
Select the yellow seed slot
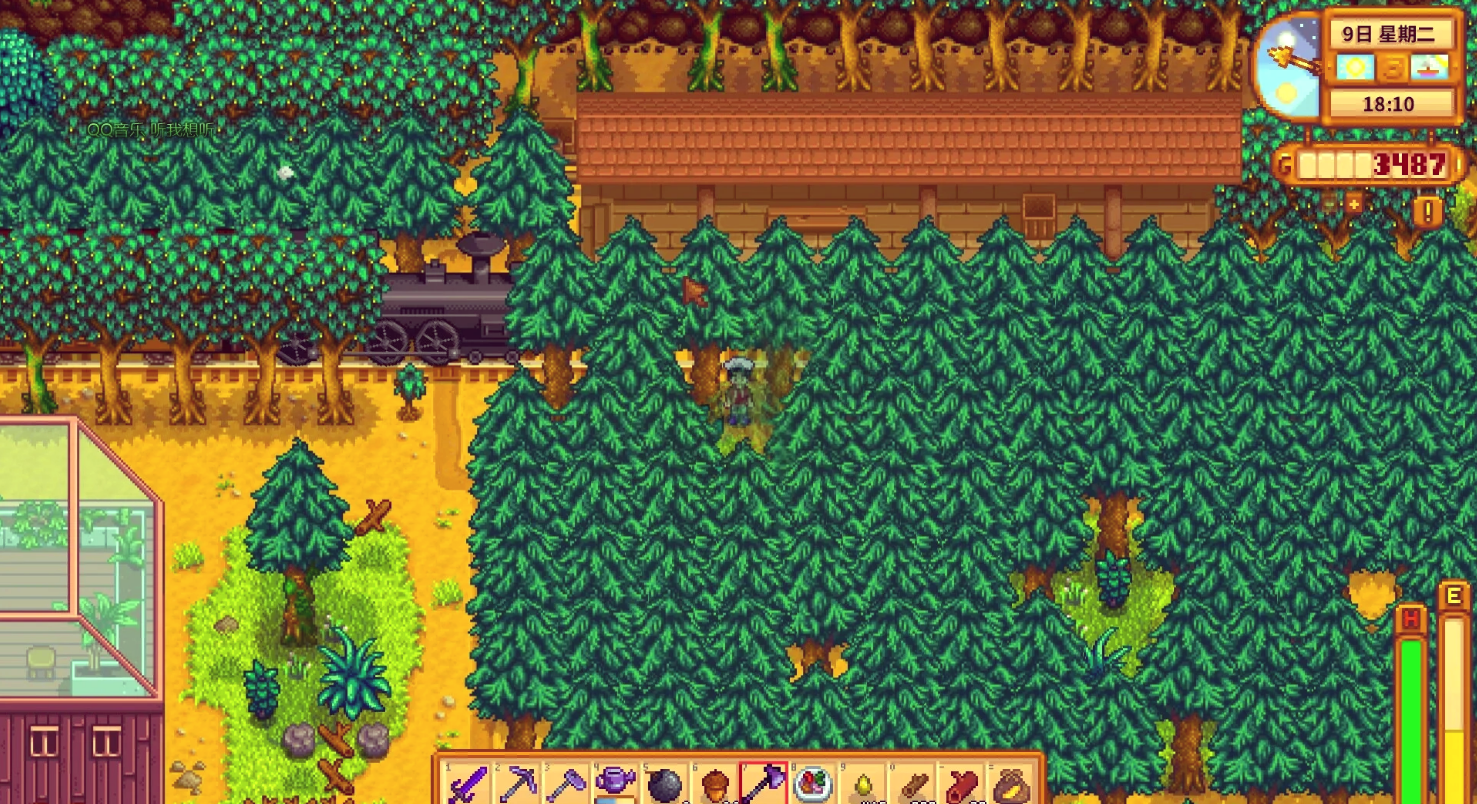862,785
